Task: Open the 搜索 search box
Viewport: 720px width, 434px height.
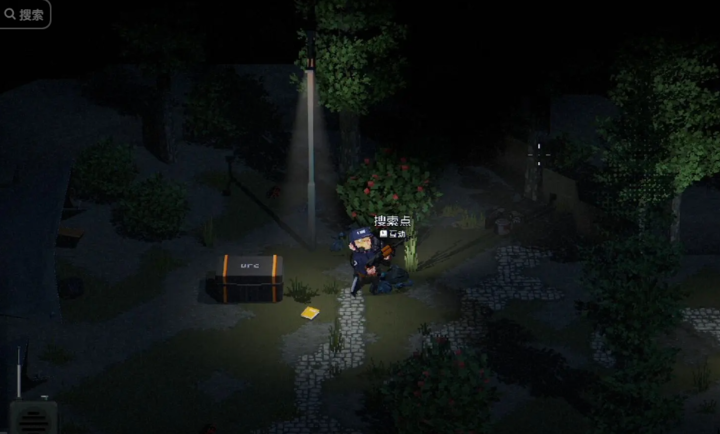Action: tap(24, 14)
